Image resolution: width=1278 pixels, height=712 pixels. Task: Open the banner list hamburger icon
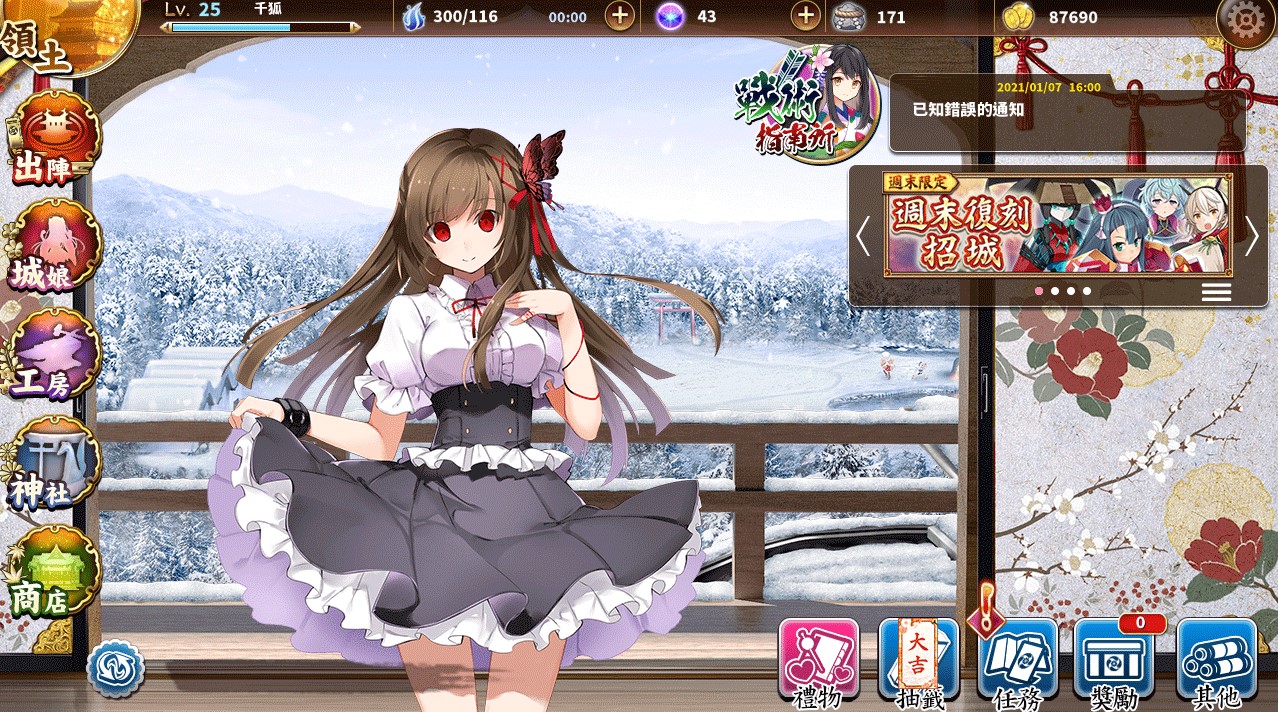(1216, 291)
